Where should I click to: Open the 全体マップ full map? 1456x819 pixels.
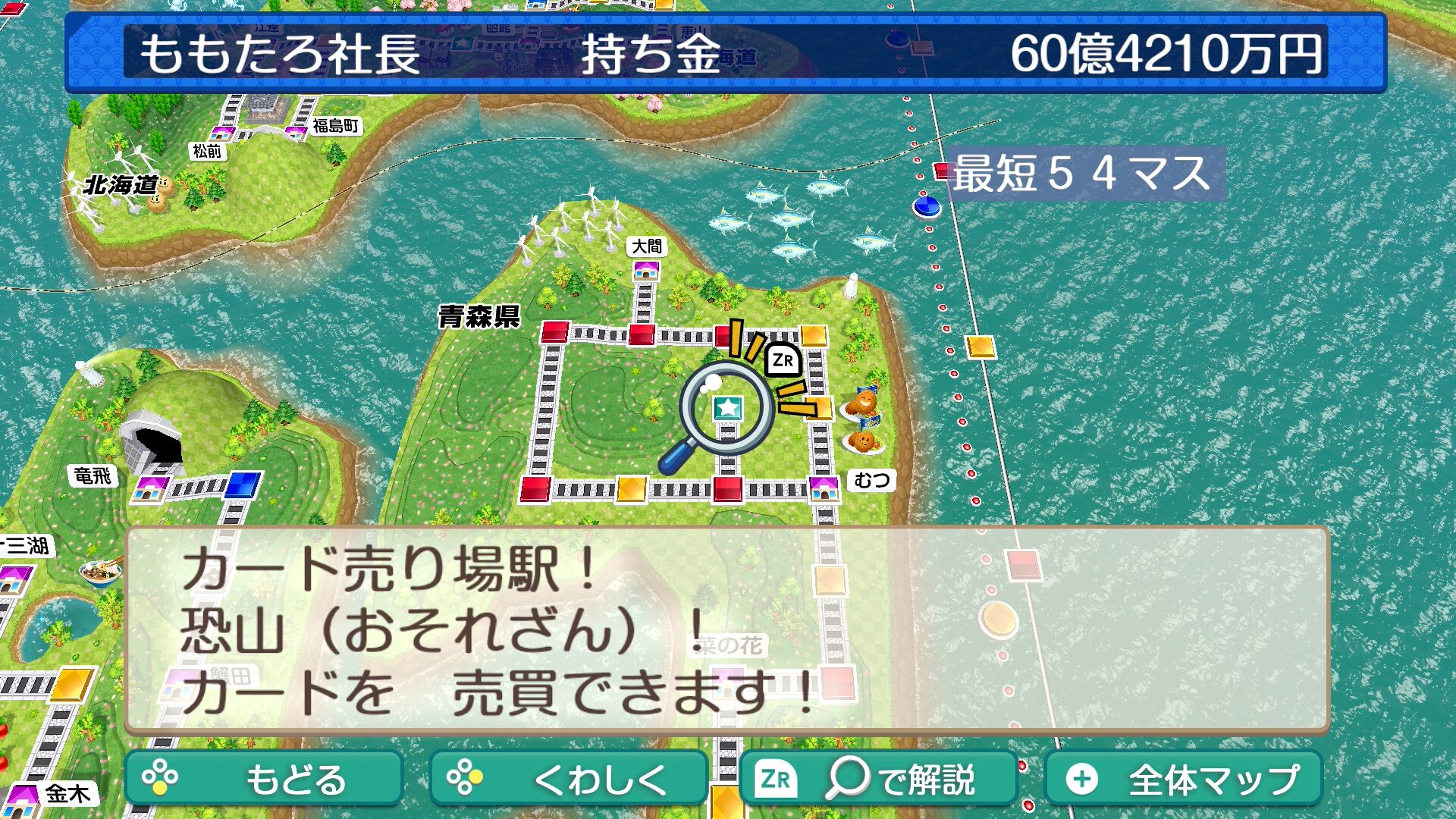point(1183,779)
